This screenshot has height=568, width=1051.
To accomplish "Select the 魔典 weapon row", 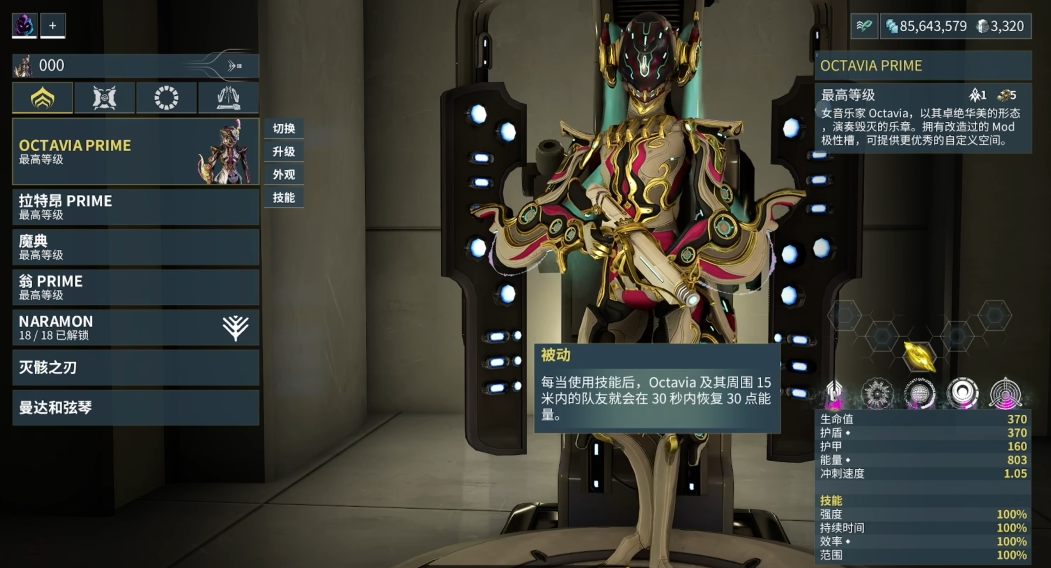I will point(135,247).
